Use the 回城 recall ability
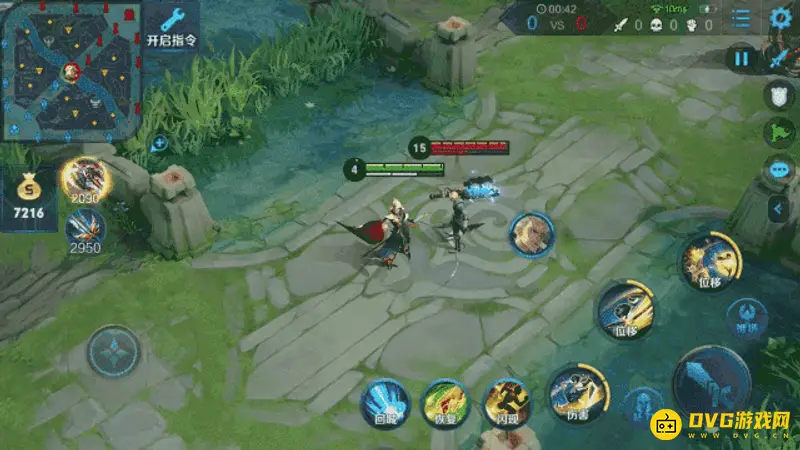Screen dimensions: 800x450 [383, 402]
